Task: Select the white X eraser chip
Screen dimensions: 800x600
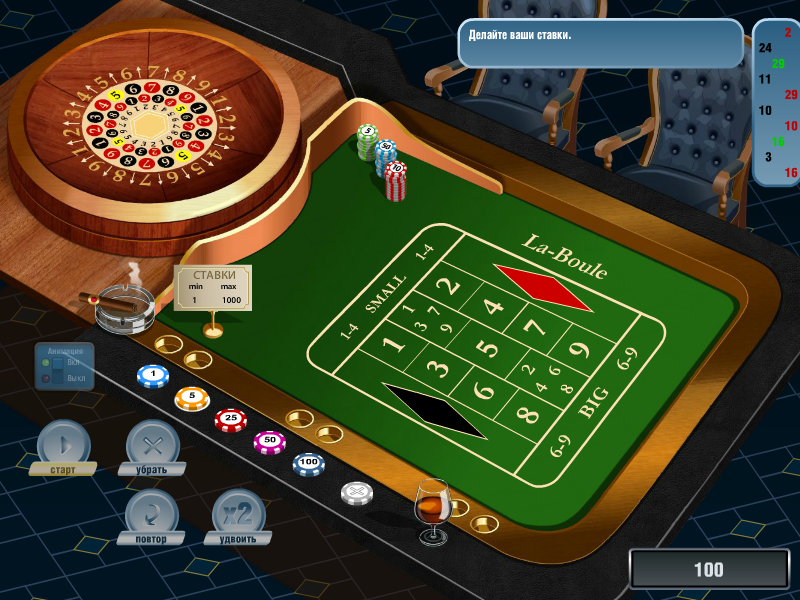Action: click(x=357, y=492)
